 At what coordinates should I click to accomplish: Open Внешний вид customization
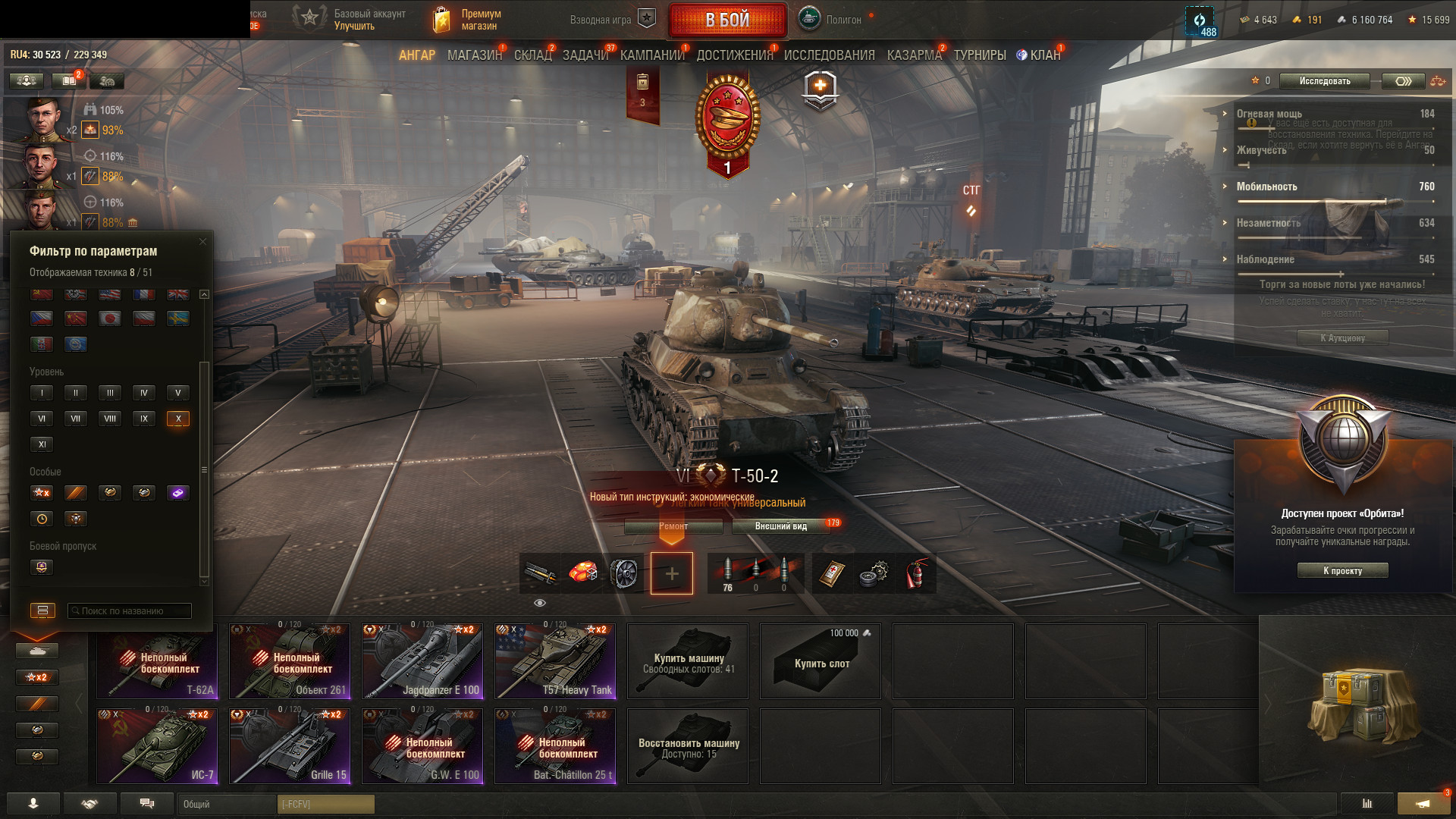pyautogui.click(x=781, y=526)
